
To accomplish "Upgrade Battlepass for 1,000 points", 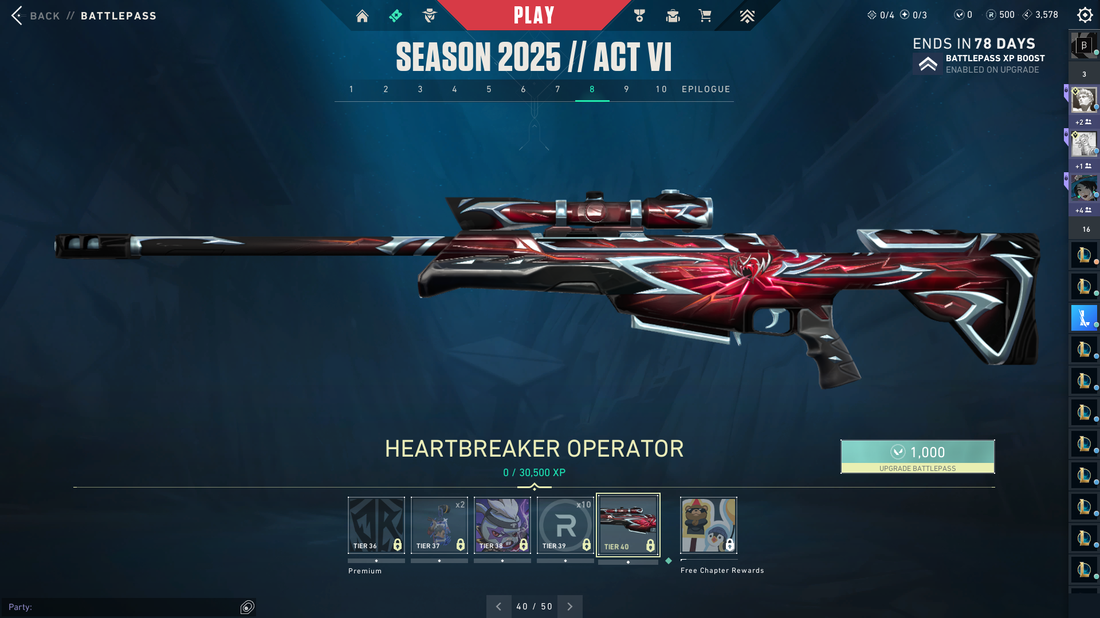I will tap(917, 456).
